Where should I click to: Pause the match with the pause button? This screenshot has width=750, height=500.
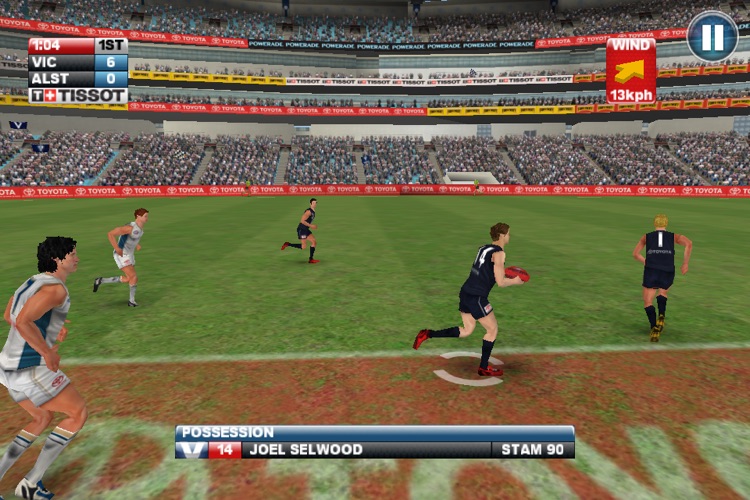(x=712, y=37)
